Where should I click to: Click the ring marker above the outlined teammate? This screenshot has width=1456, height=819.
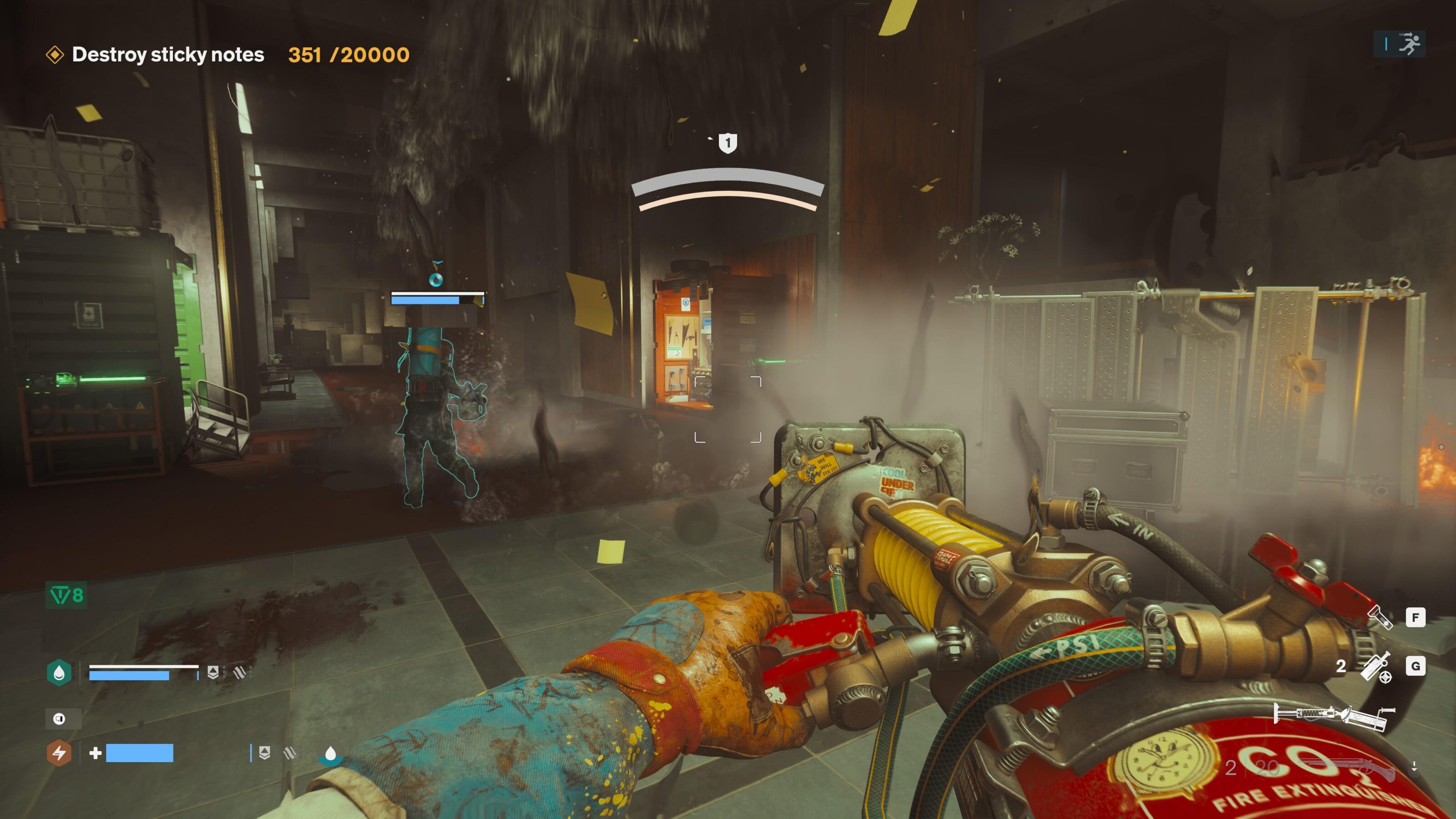click(x=436, y=278)
